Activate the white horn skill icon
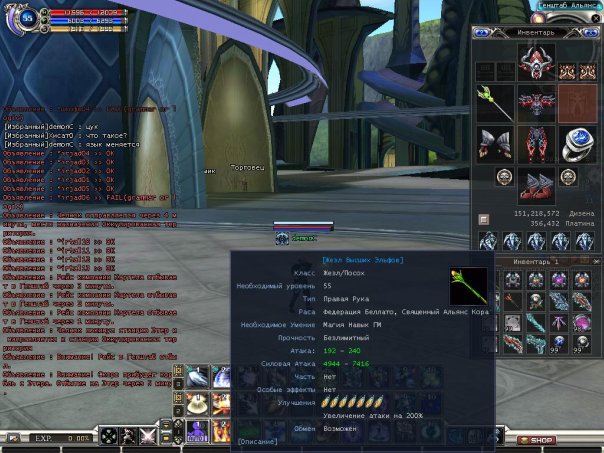 [197, 375]
